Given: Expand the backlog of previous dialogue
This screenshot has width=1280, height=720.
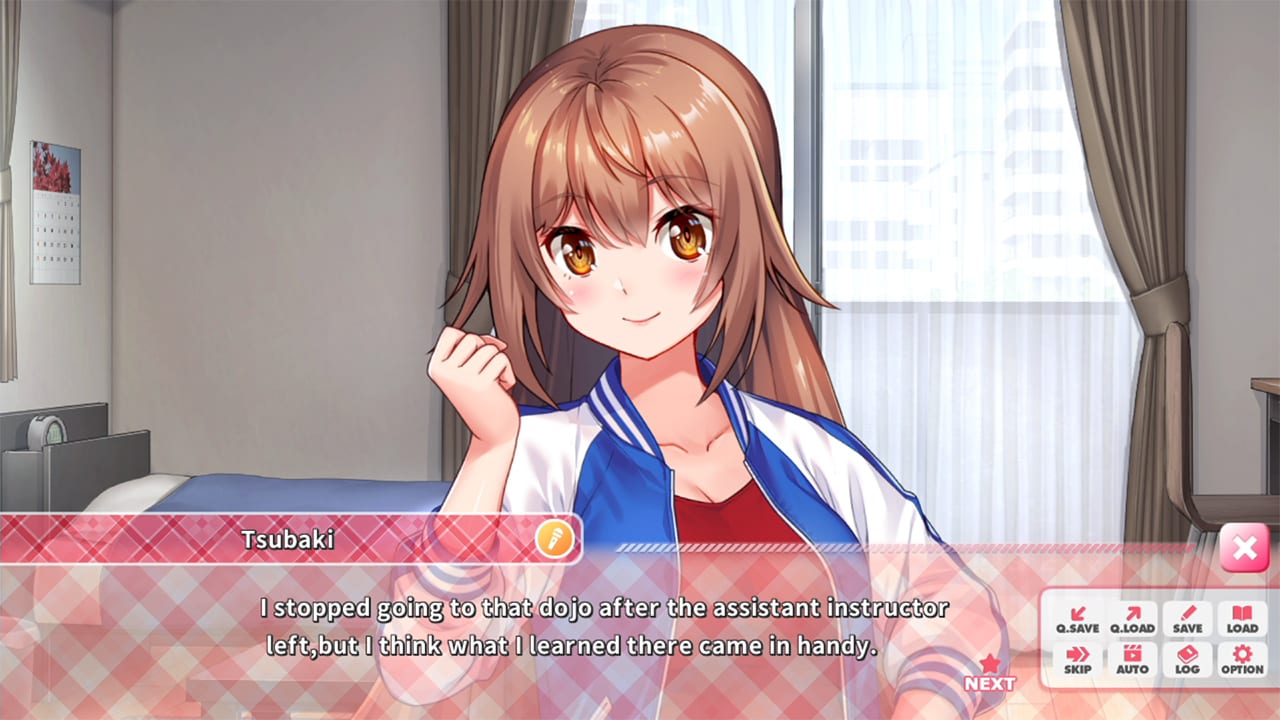Looking at the screenshot, I should coord(1186,660).
